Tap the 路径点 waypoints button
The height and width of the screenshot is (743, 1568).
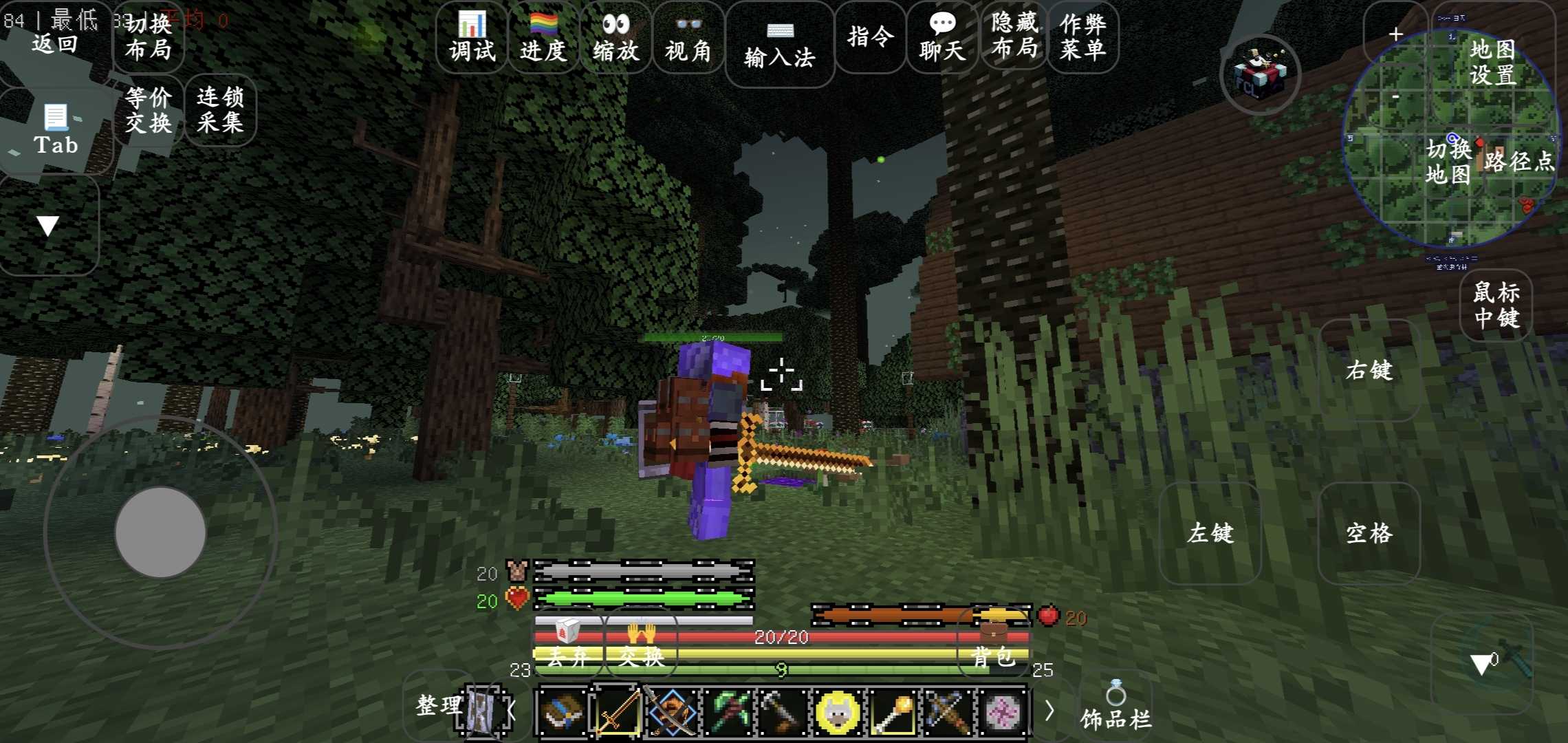click(1519, 161)
